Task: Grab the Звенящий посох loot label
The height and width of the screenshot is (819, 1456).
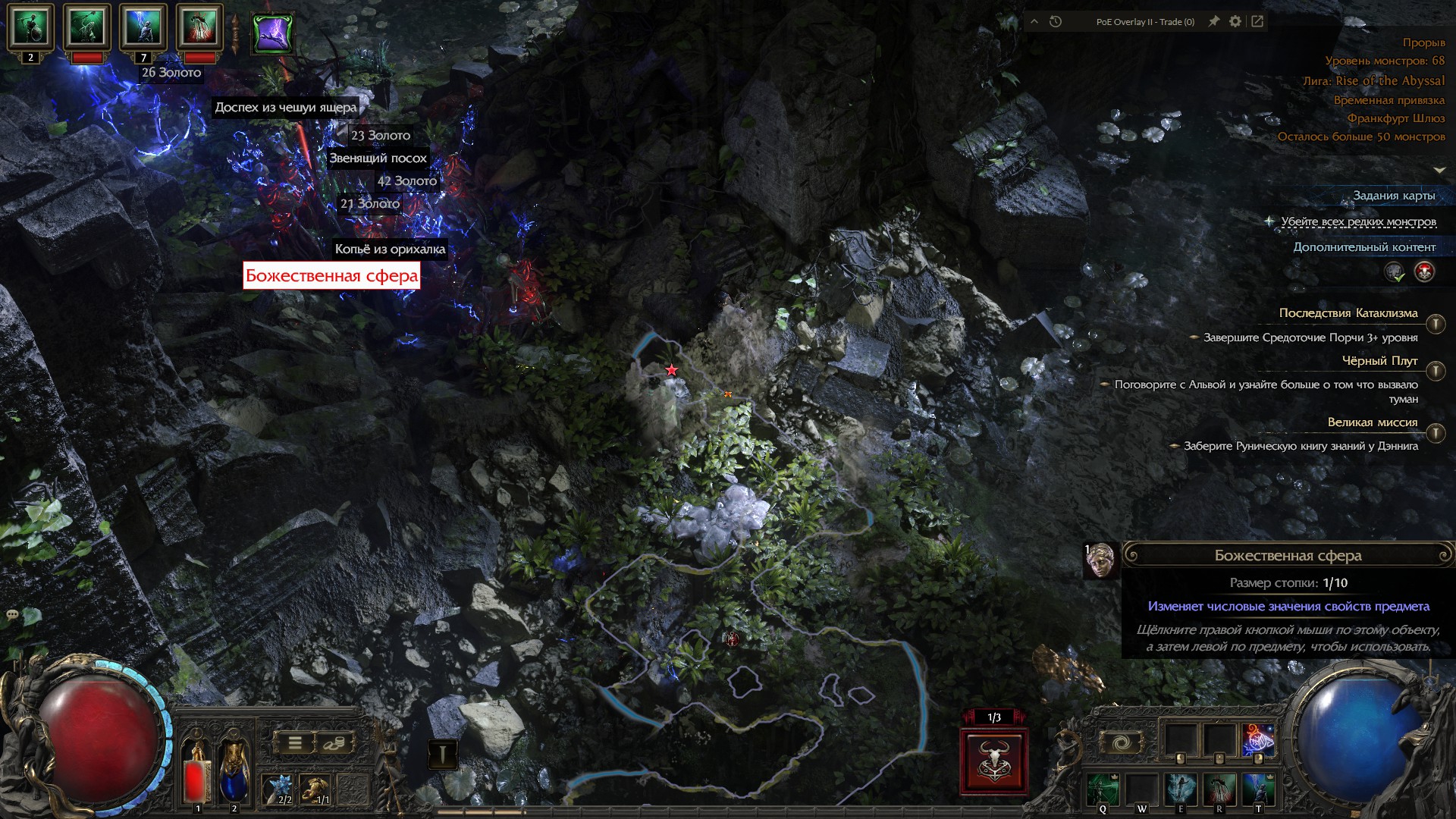Action: tap(378, 158)
